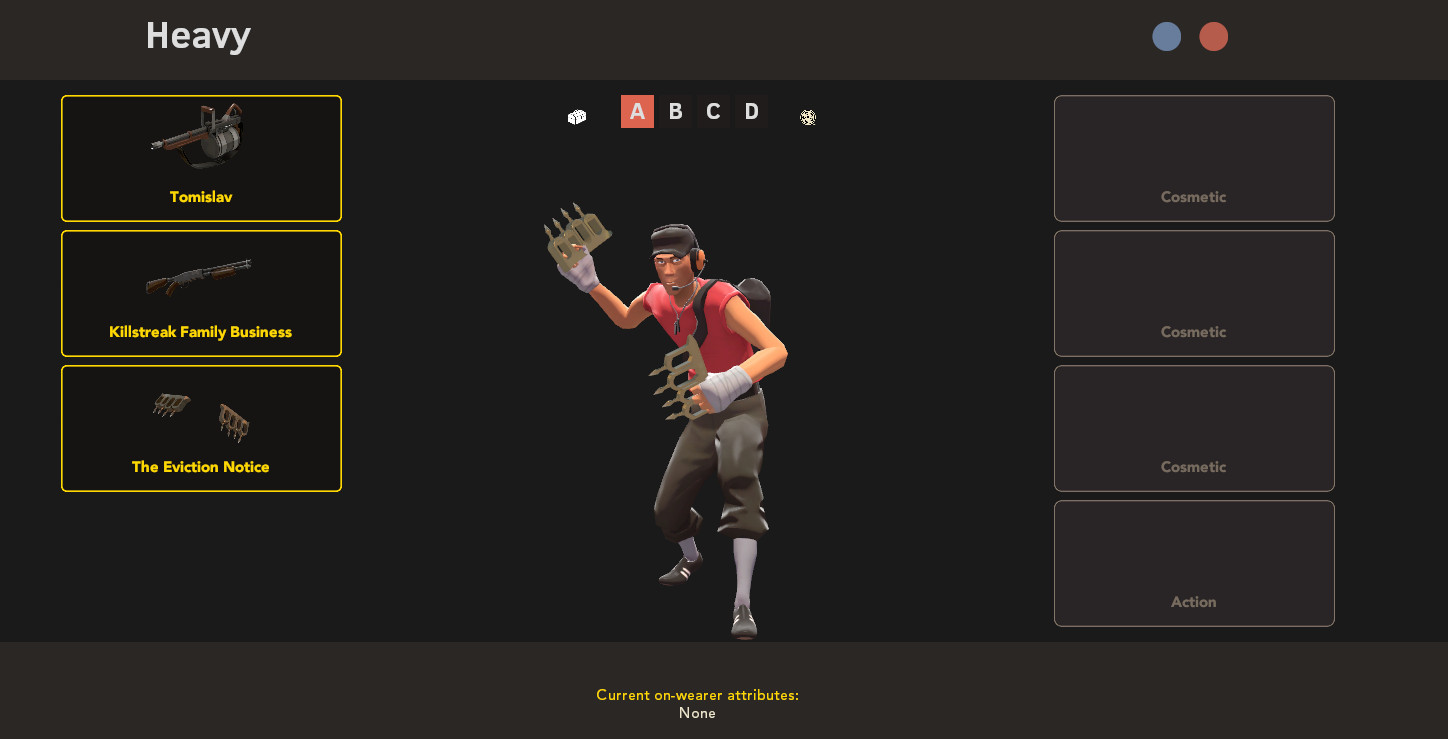Switch to loadout preset B
The height and width of the screenshot is (739, 1448).
click(x=675, y=111)
